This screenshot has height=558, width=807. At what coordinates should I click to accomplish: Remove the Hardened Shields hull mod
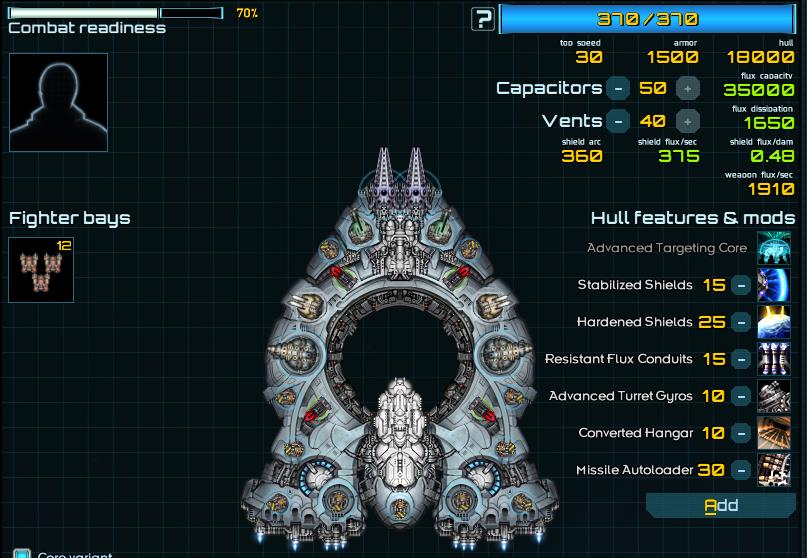click(x=741, y=322)
